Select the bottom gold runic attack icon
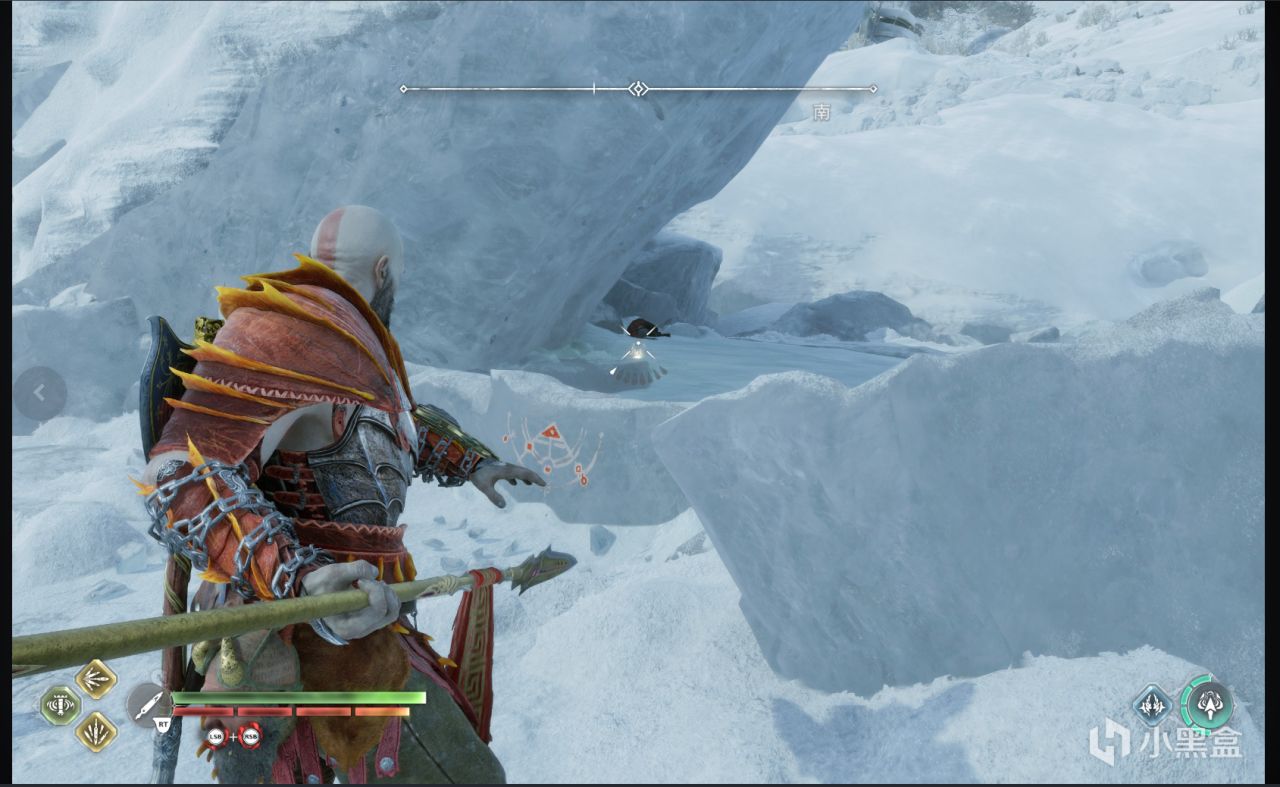This screenshot has width=1280, height=787. click(x=96, y=731)
